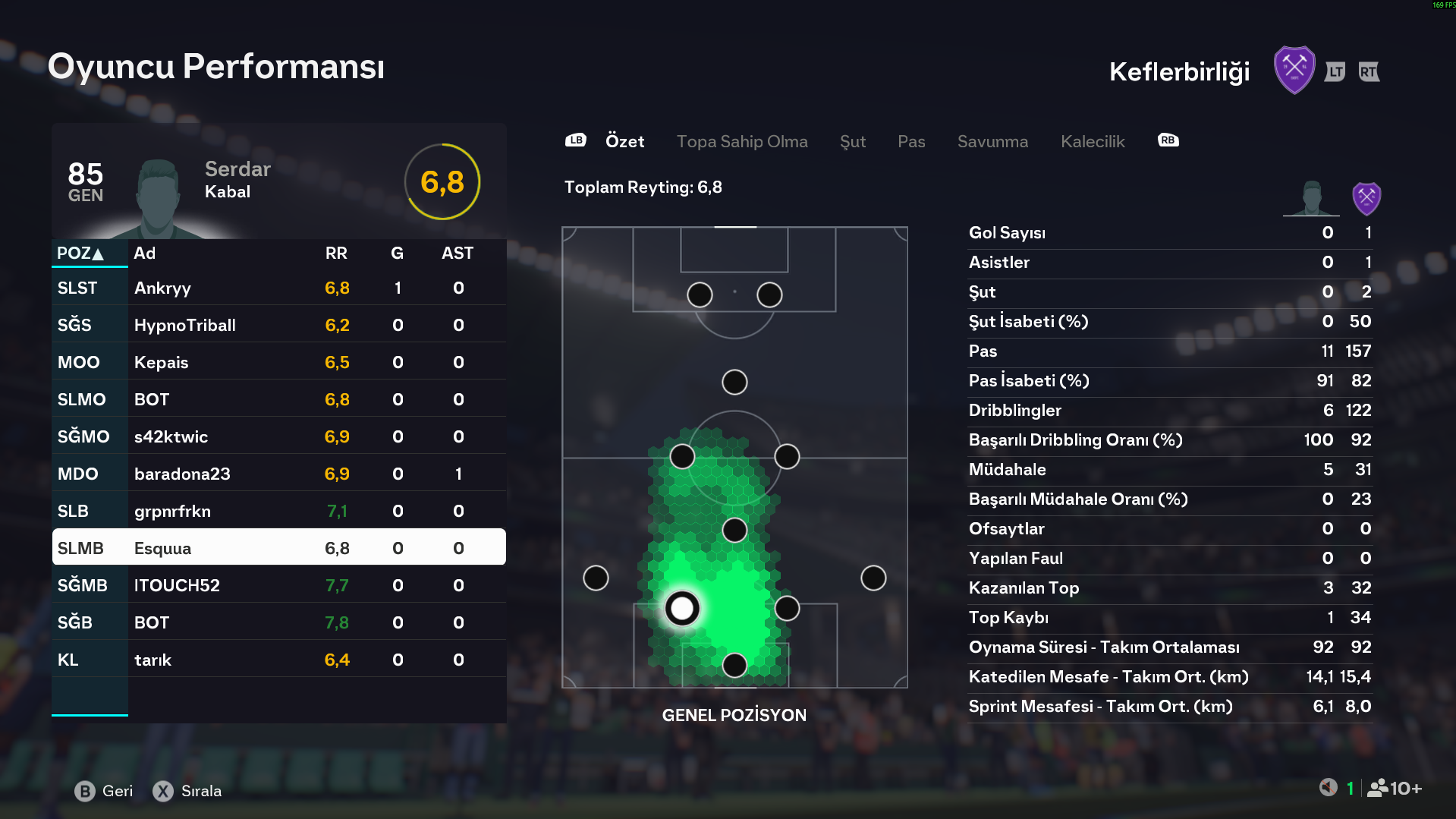
Task: Open the Kalecilik tab
Action: click(1092, 141)
